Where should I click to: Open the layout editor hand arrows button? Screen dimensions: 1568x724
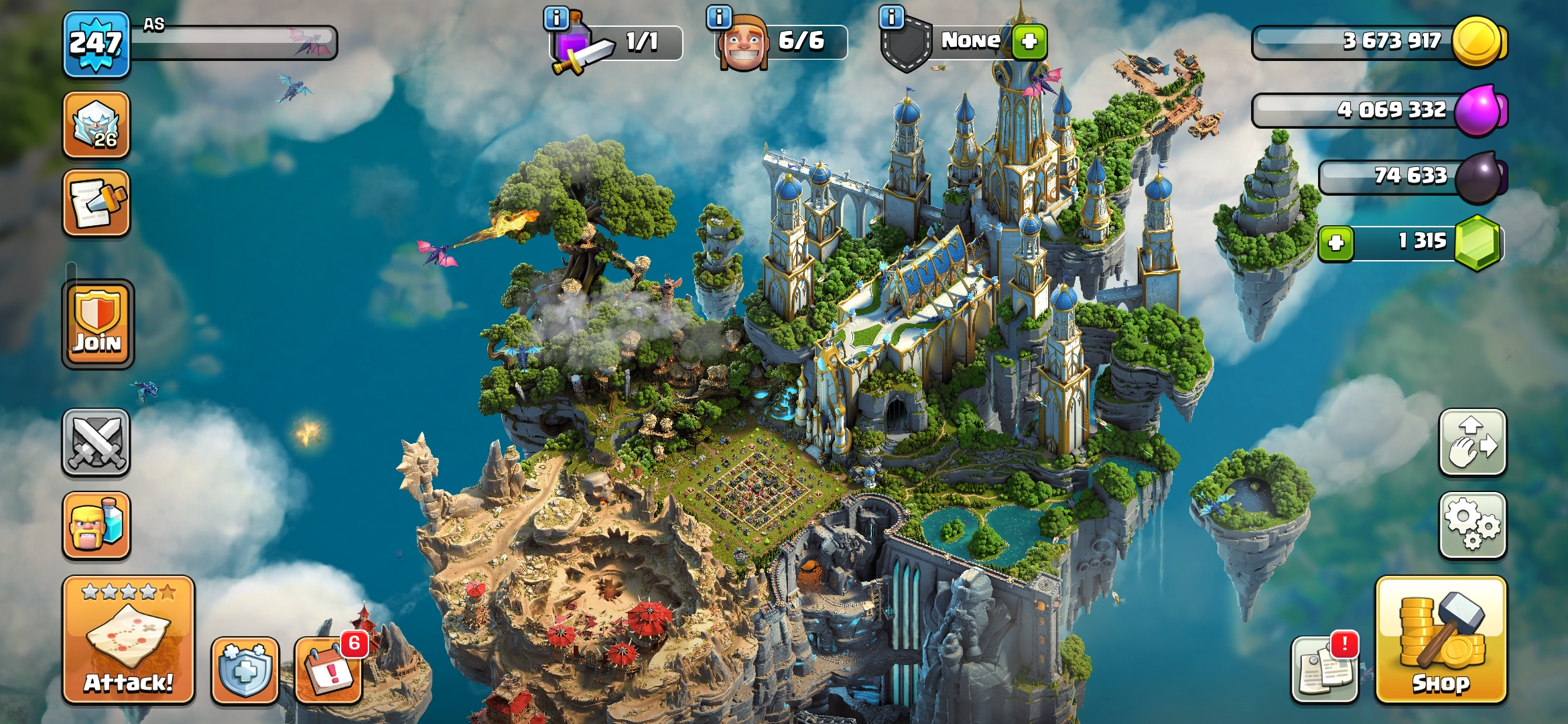tap(1472, 442)
